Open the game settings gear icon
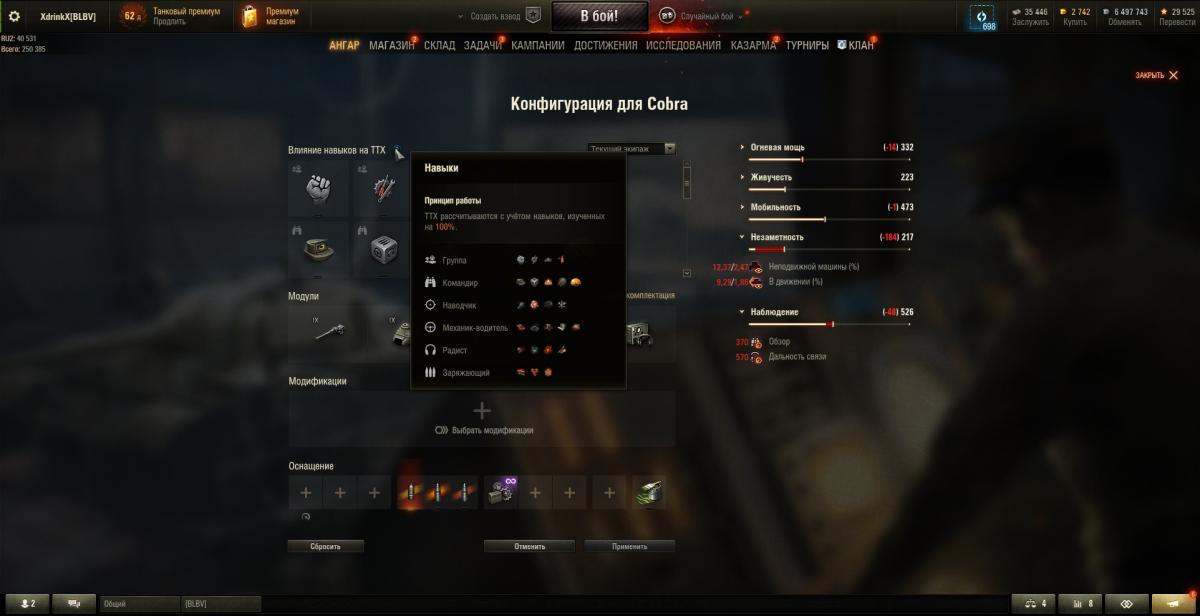Image resolution: width=1200 pixels, height=616 pixels. click(x=14, y=16)
